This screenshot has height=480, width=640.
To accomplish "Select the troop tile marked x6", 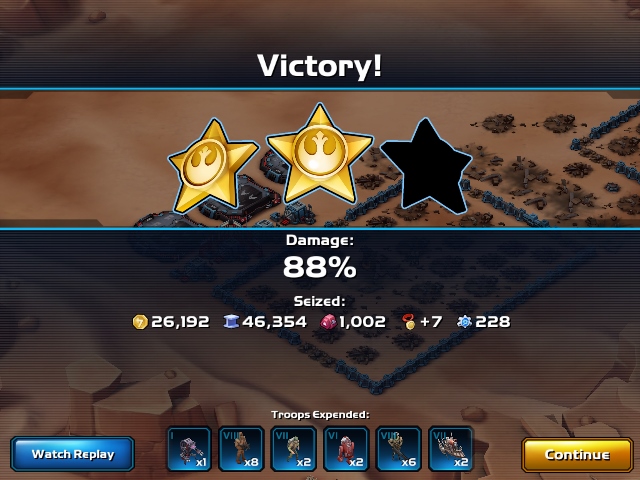I will [398, 450].
